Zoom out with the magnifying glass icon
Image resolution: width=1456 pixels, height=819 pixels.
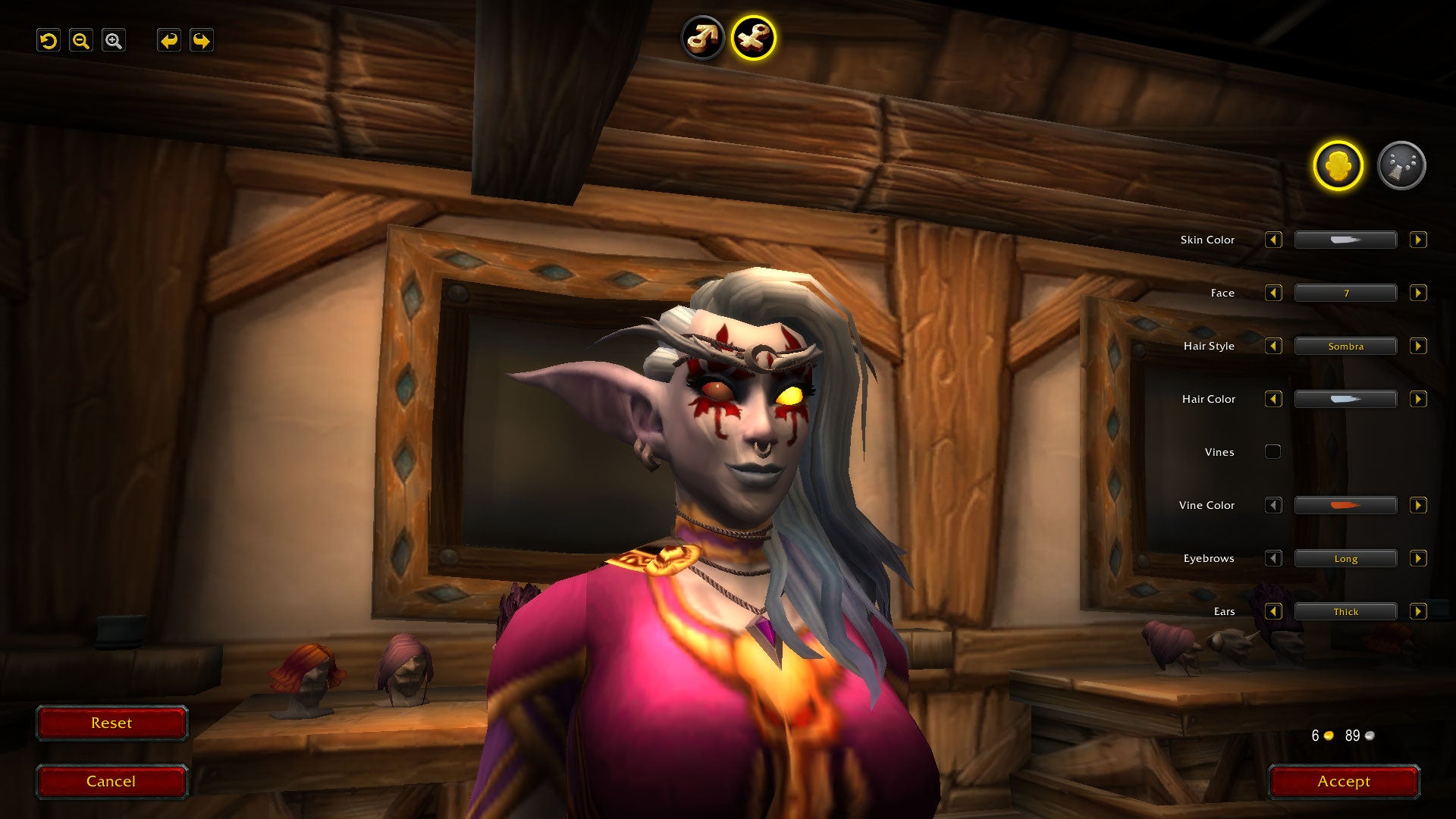pyautogui.click(x=80, y=40)
